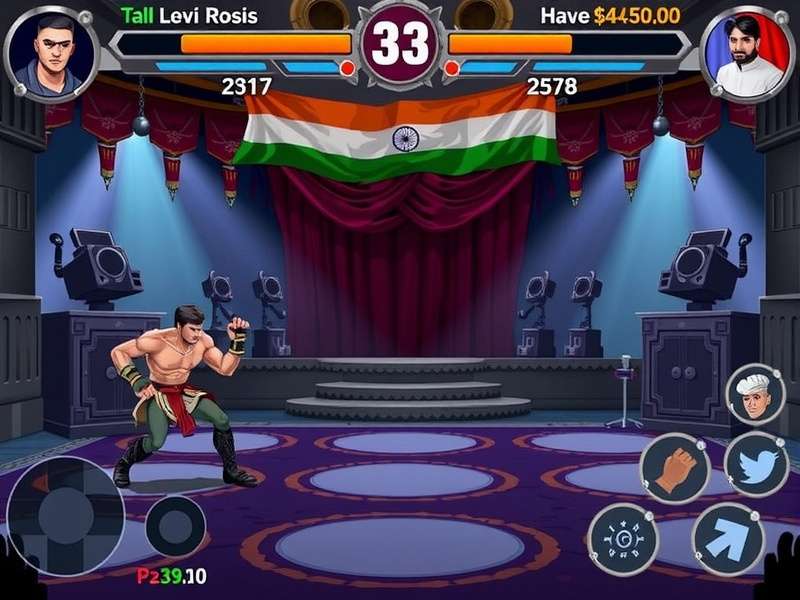Activate the blue bird ability button
The width and height of the screenshot is (800, 600).
756,465
